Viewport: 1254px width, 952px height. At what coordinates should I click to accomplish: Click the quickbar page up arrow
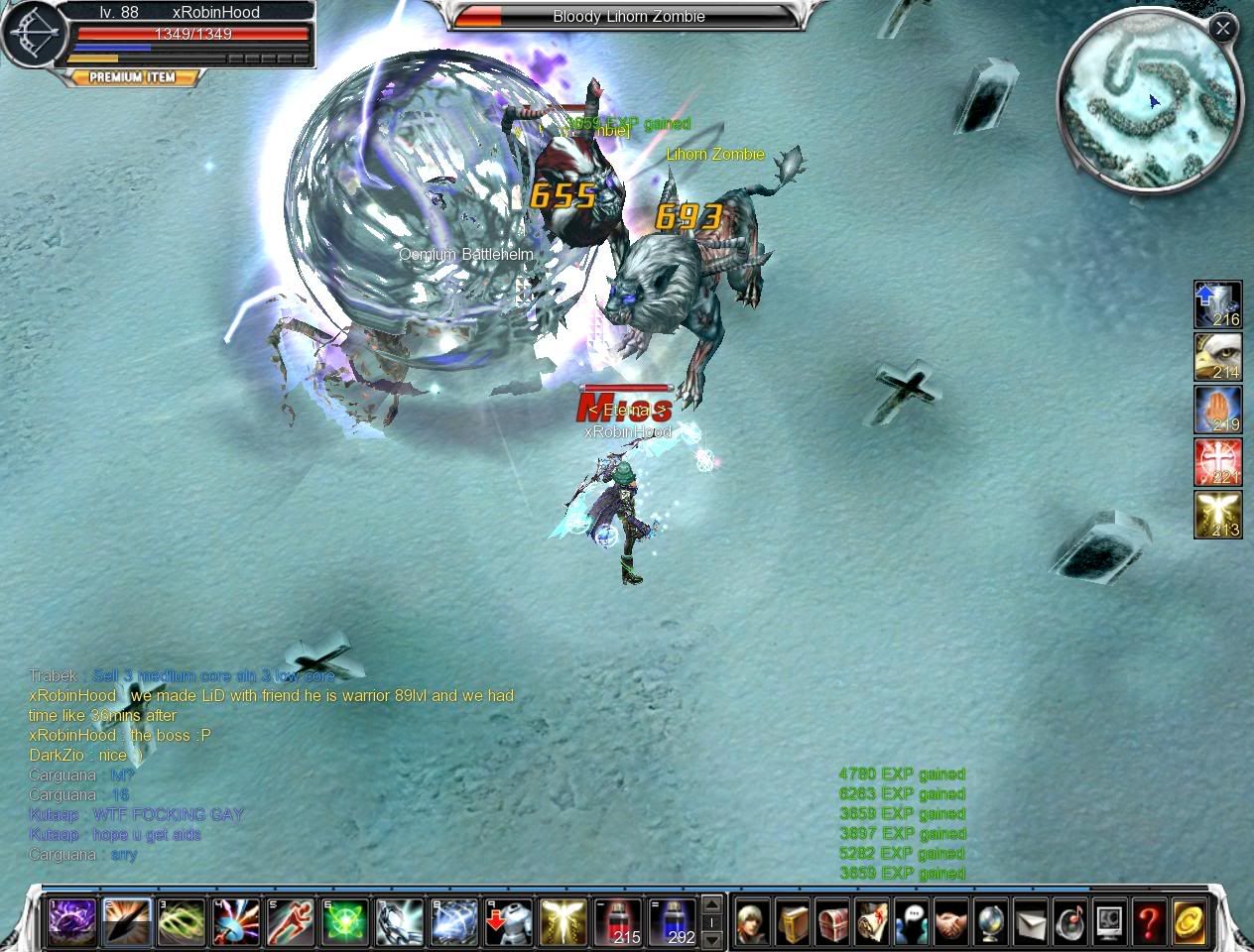[x=711, y=904]
